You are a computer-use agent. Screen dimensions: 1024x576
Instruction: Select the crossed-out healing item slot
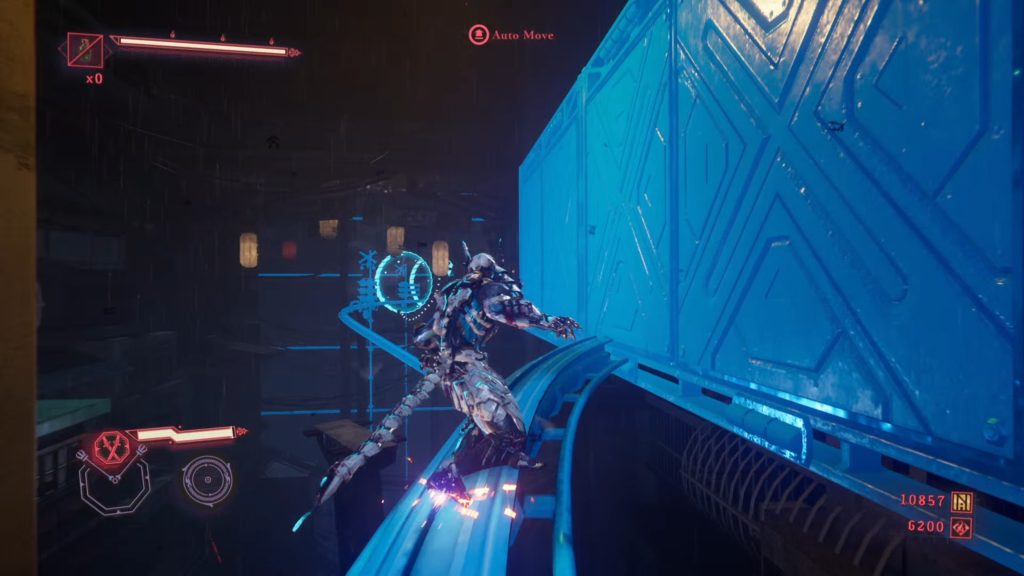pyautogui.click(x=85, y=49)
